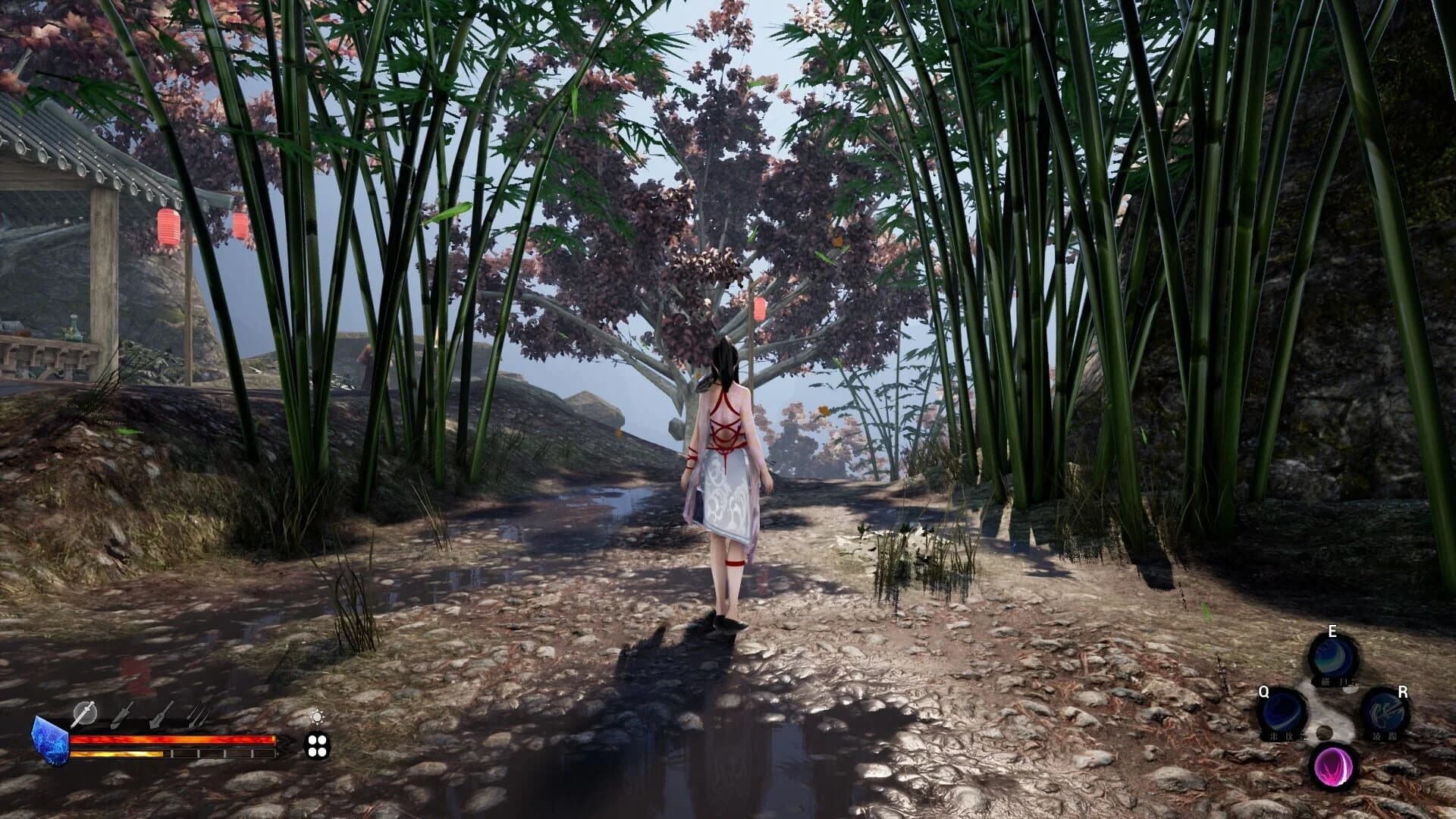Click the skill name label under E
1456x819 pixels.
[1338, 681]
